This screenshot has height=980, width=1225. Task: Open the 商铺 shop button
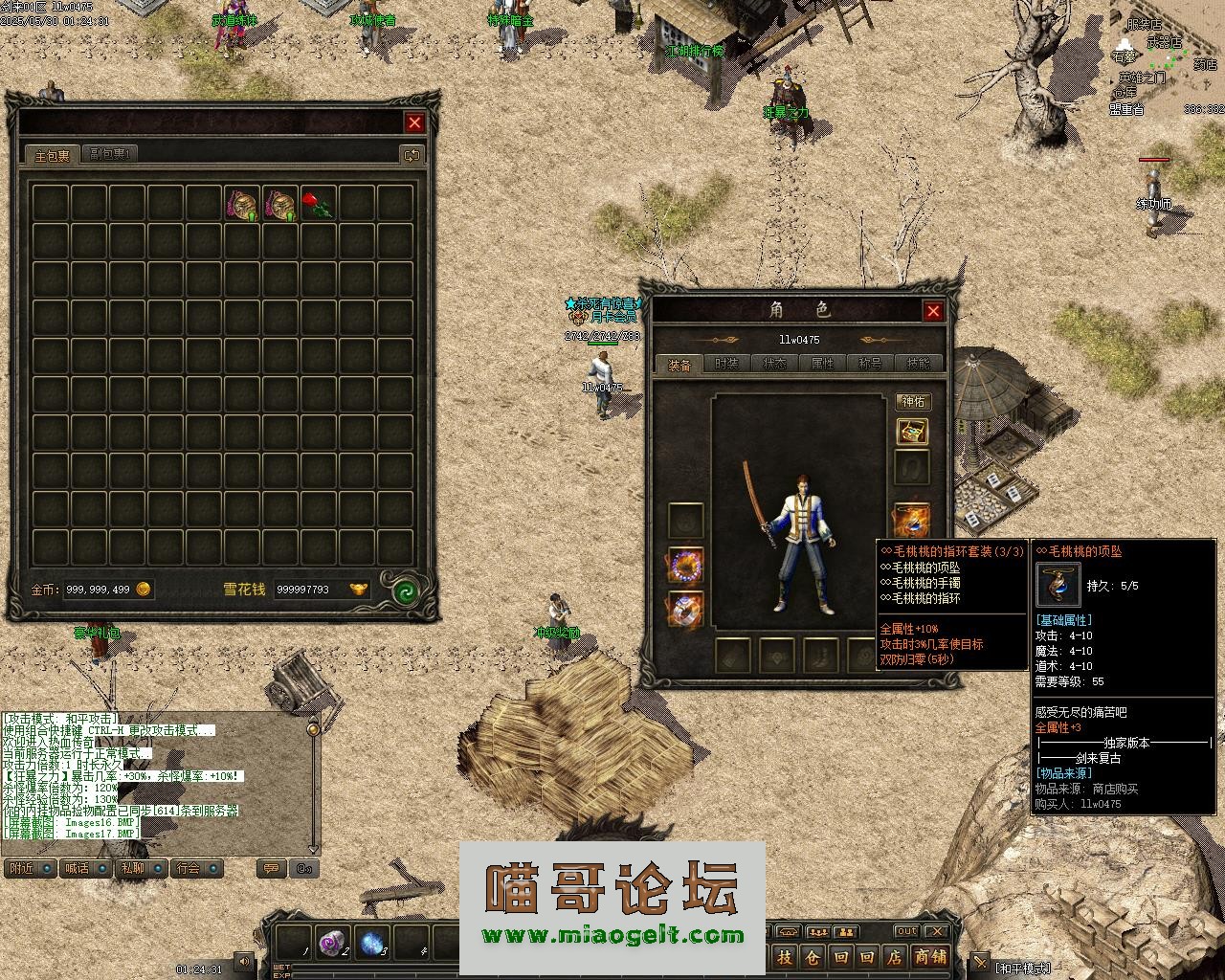pyautogui.click(x=929, y=956)
